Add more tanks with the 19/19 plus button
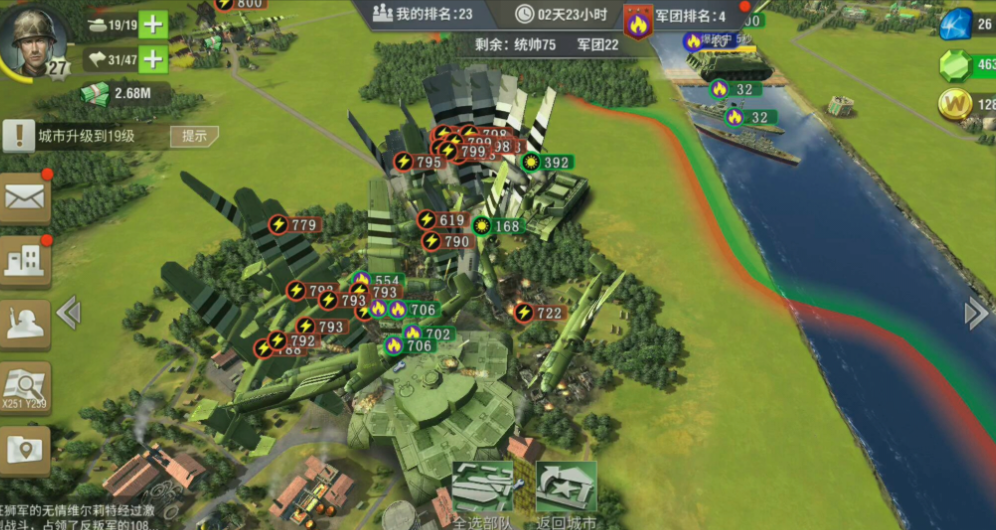996x530 pixels. [153, 25]
